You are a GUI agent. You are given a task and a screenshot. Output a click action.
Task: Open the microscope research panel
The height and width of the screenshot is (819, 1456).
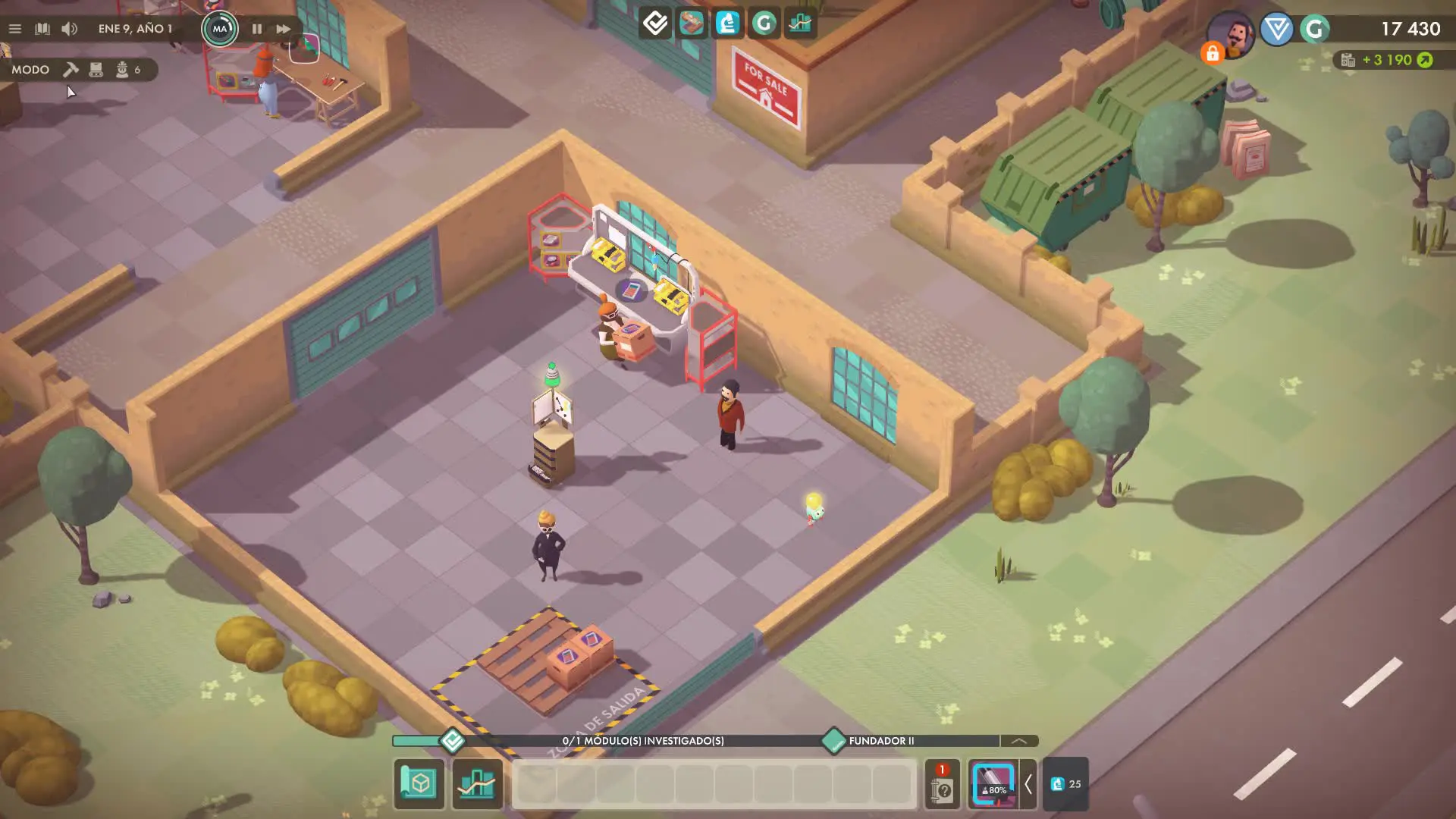pos(727,24)
